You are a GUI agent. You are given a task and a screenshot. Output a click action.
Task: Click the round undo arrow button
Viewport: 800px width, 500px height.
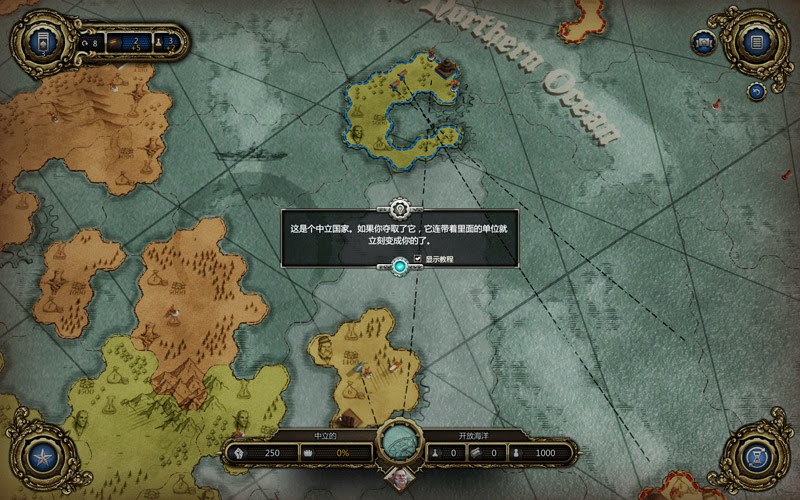pos(756,91)
